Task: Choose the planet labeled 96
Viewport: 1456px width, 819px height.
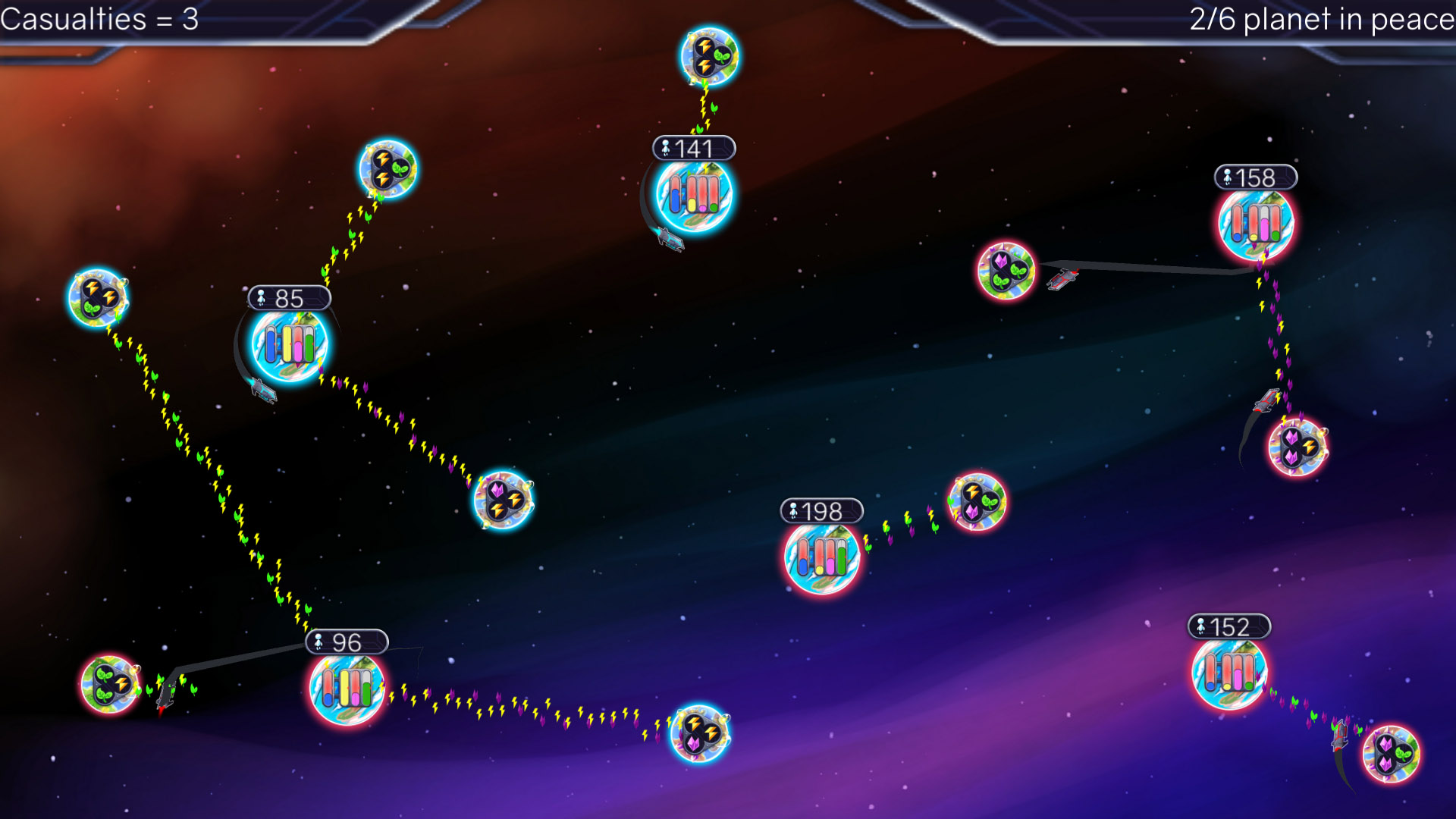Action: point(347,688)
